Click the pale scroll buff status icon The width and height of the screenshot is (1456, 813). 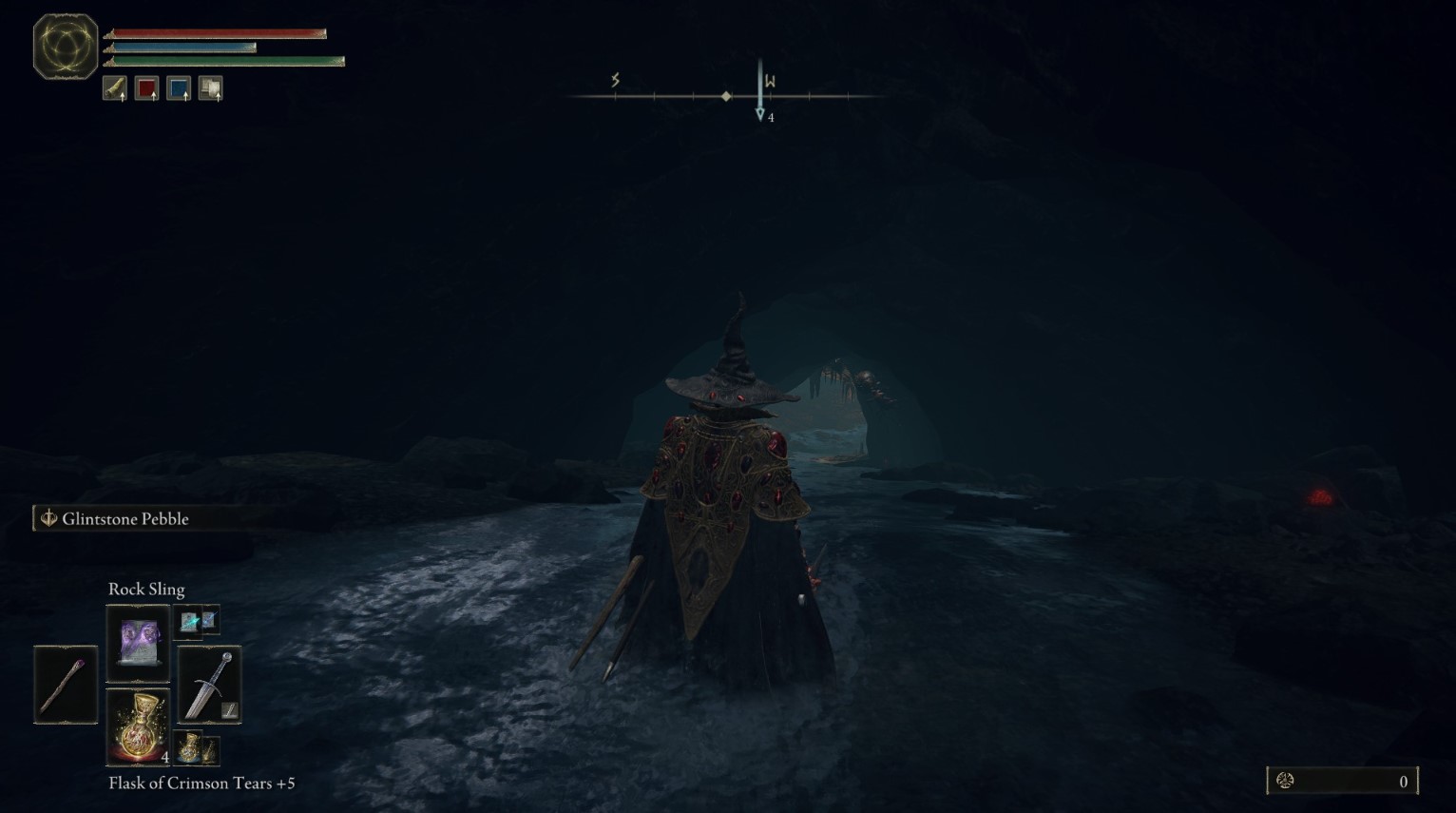point(210,88)
